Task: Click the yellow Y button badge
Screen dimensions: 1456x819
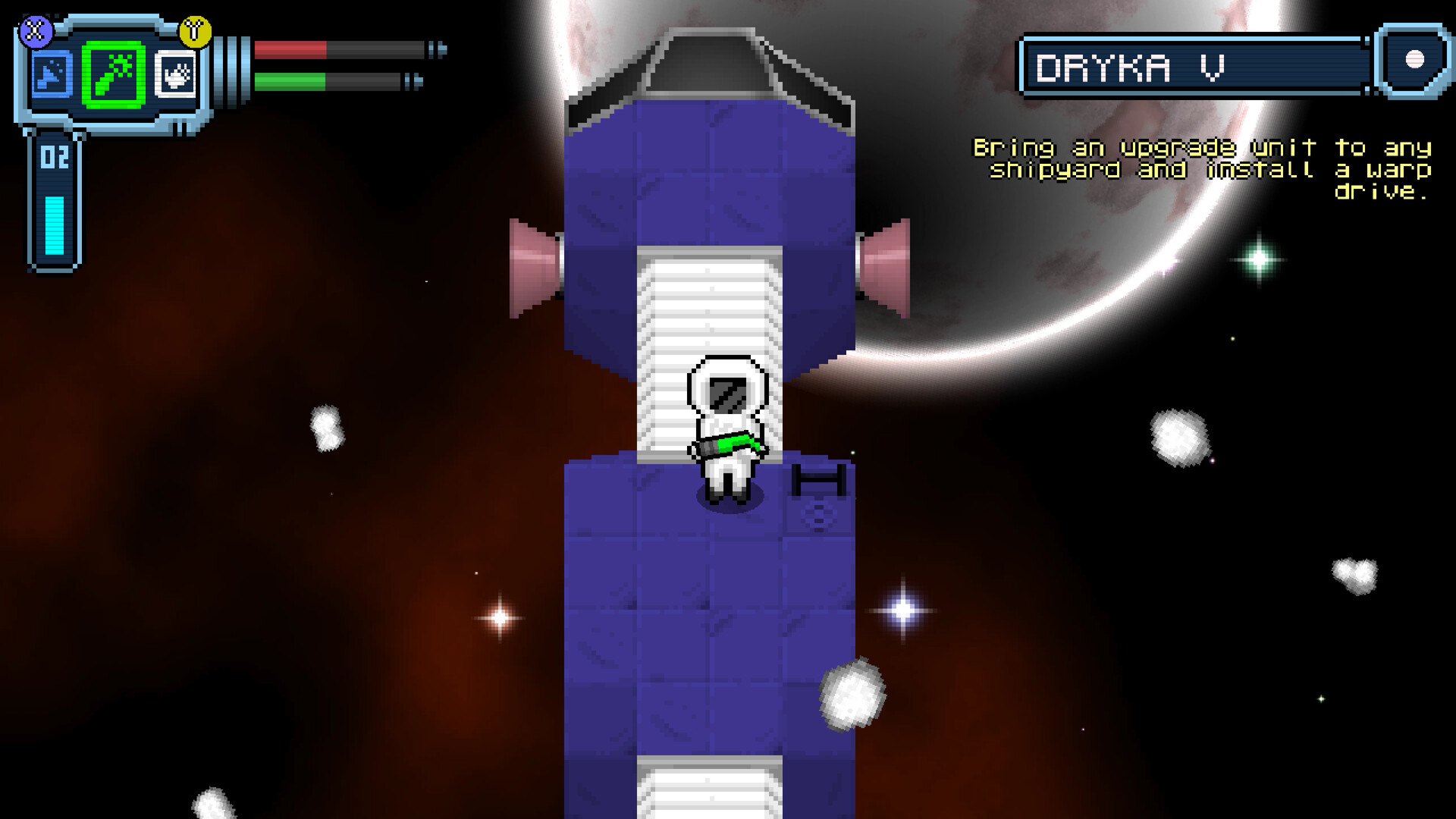Action: tap(196, 30)
